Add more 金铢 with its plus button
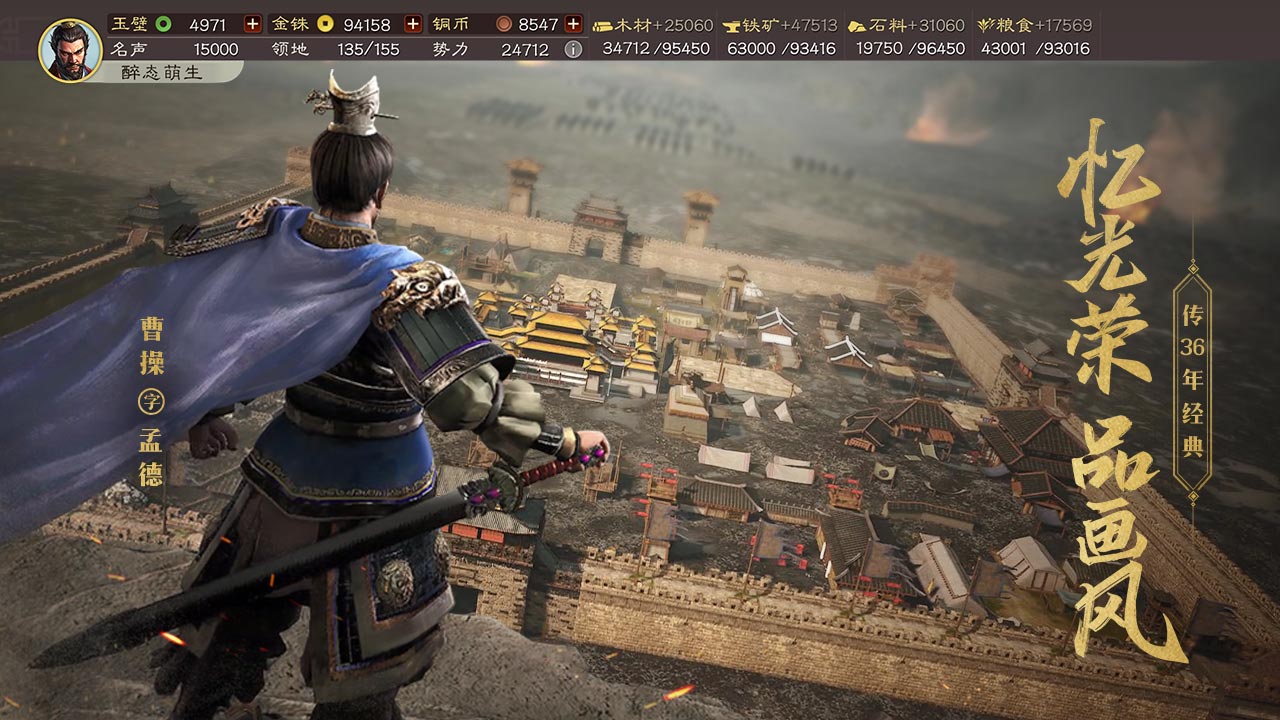This screenshot has width=1280, height=720. (413, 24)
